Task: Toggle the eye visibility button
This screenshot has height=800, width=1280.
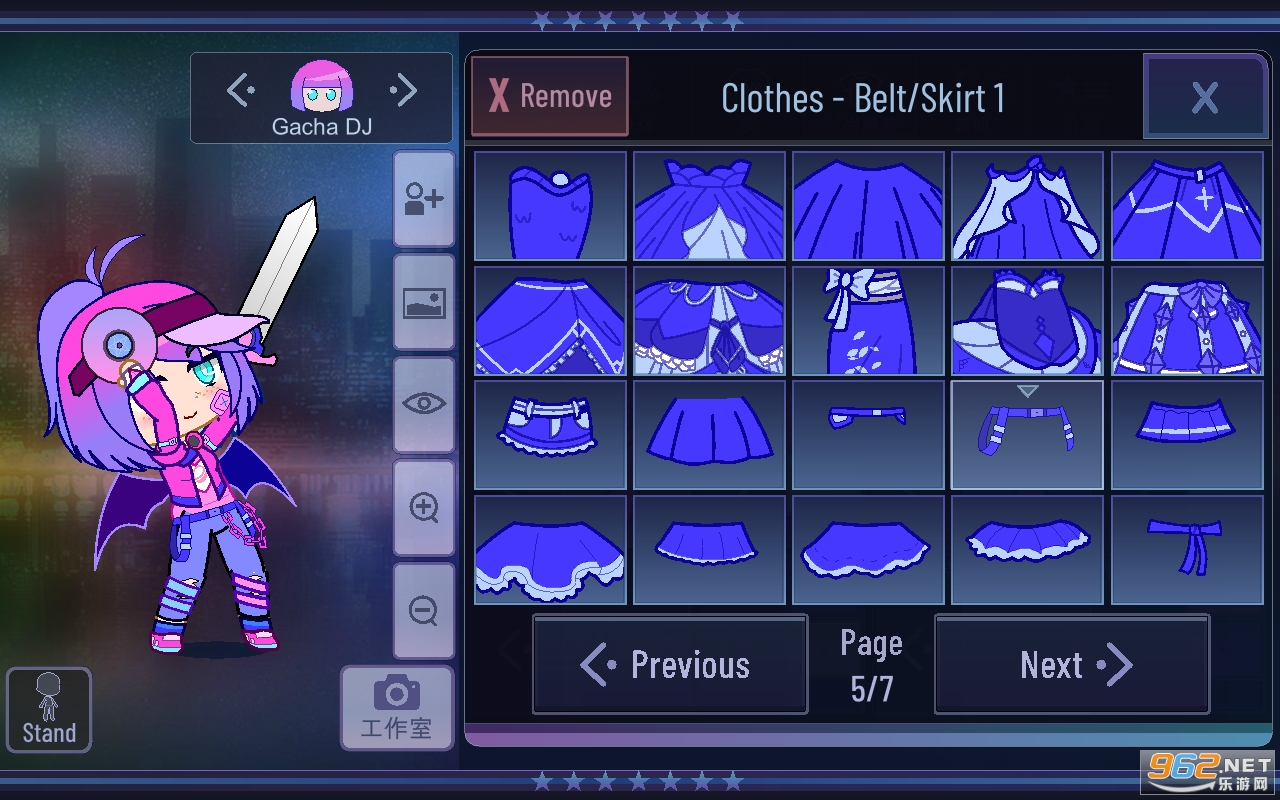Action: (424, 404)
